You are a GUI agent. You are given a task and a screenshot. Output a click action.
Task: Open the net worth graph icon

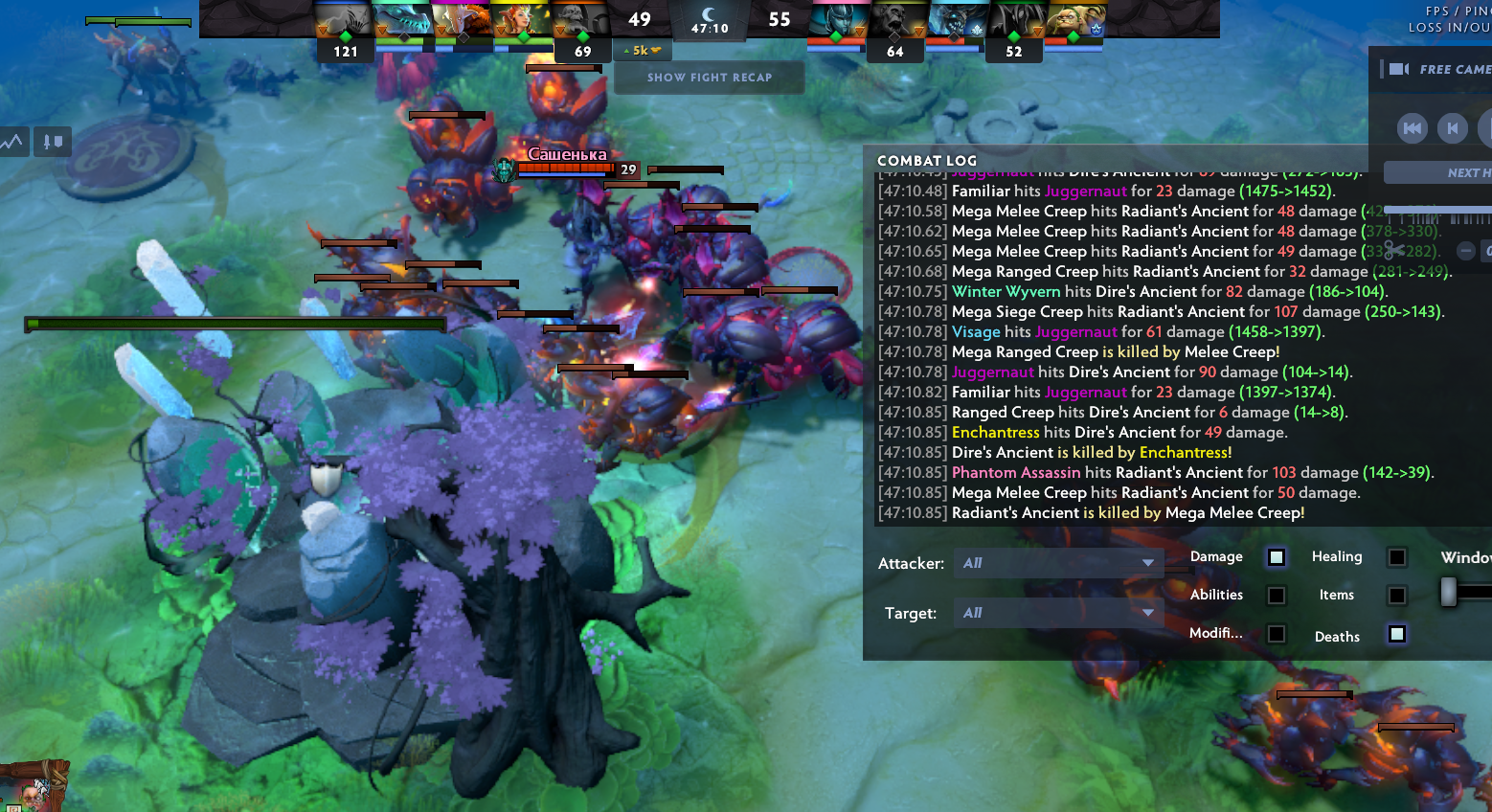coord(12,141)
